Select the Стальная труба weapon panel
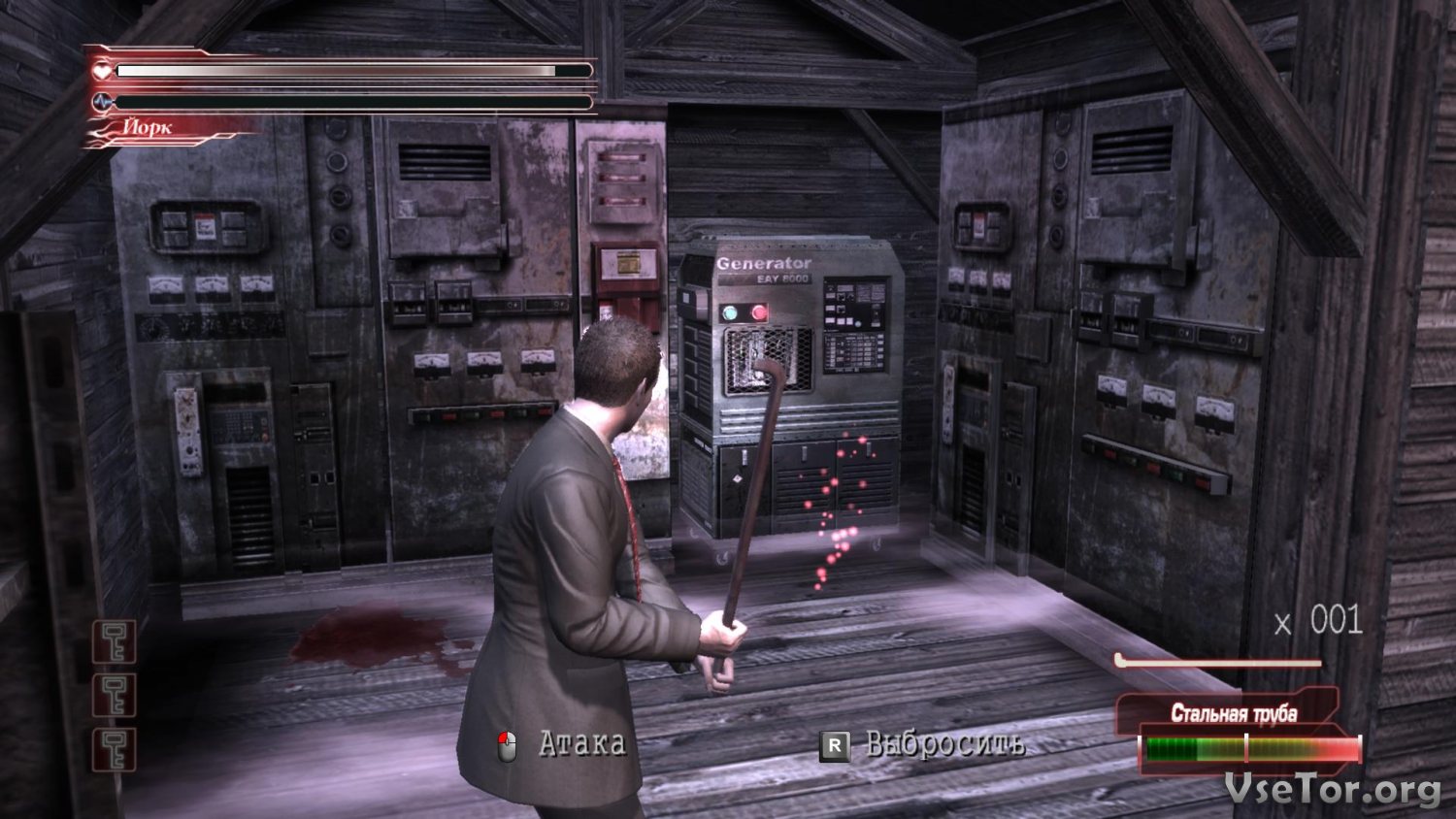1456x819 pixels. click(1234, 714)
